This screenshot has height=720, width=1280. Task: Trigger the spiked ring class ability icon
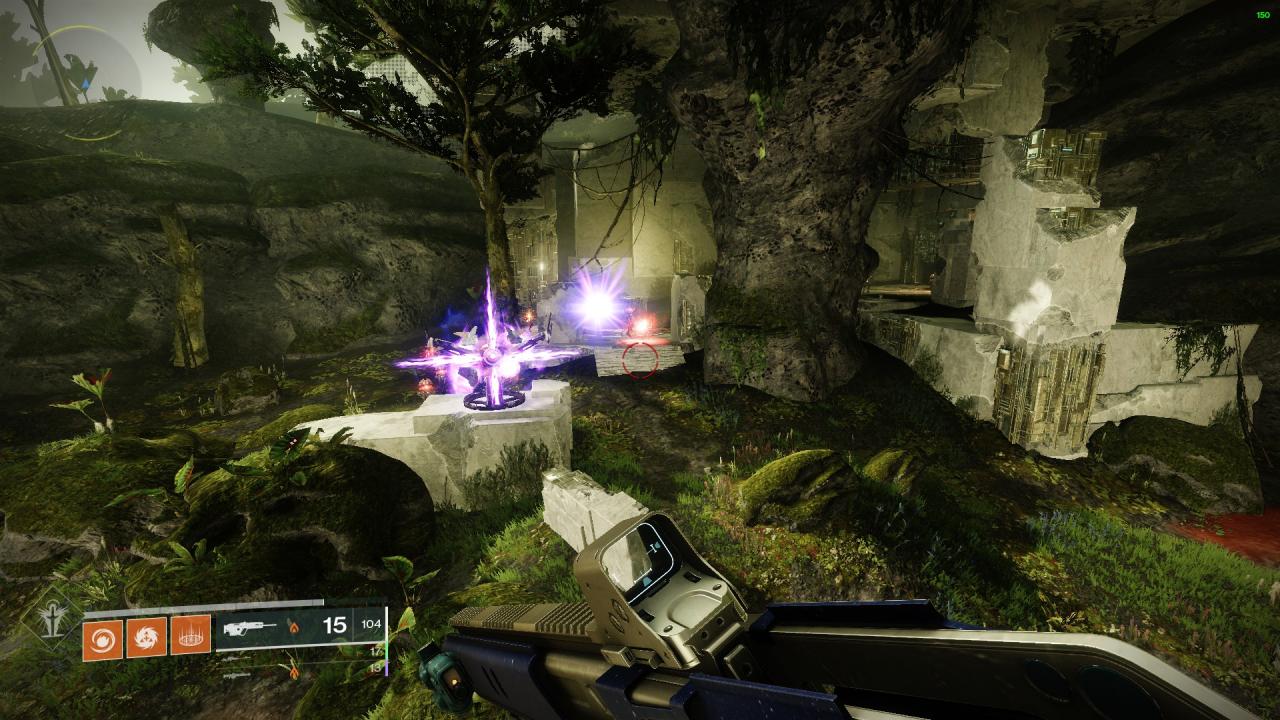190,634
